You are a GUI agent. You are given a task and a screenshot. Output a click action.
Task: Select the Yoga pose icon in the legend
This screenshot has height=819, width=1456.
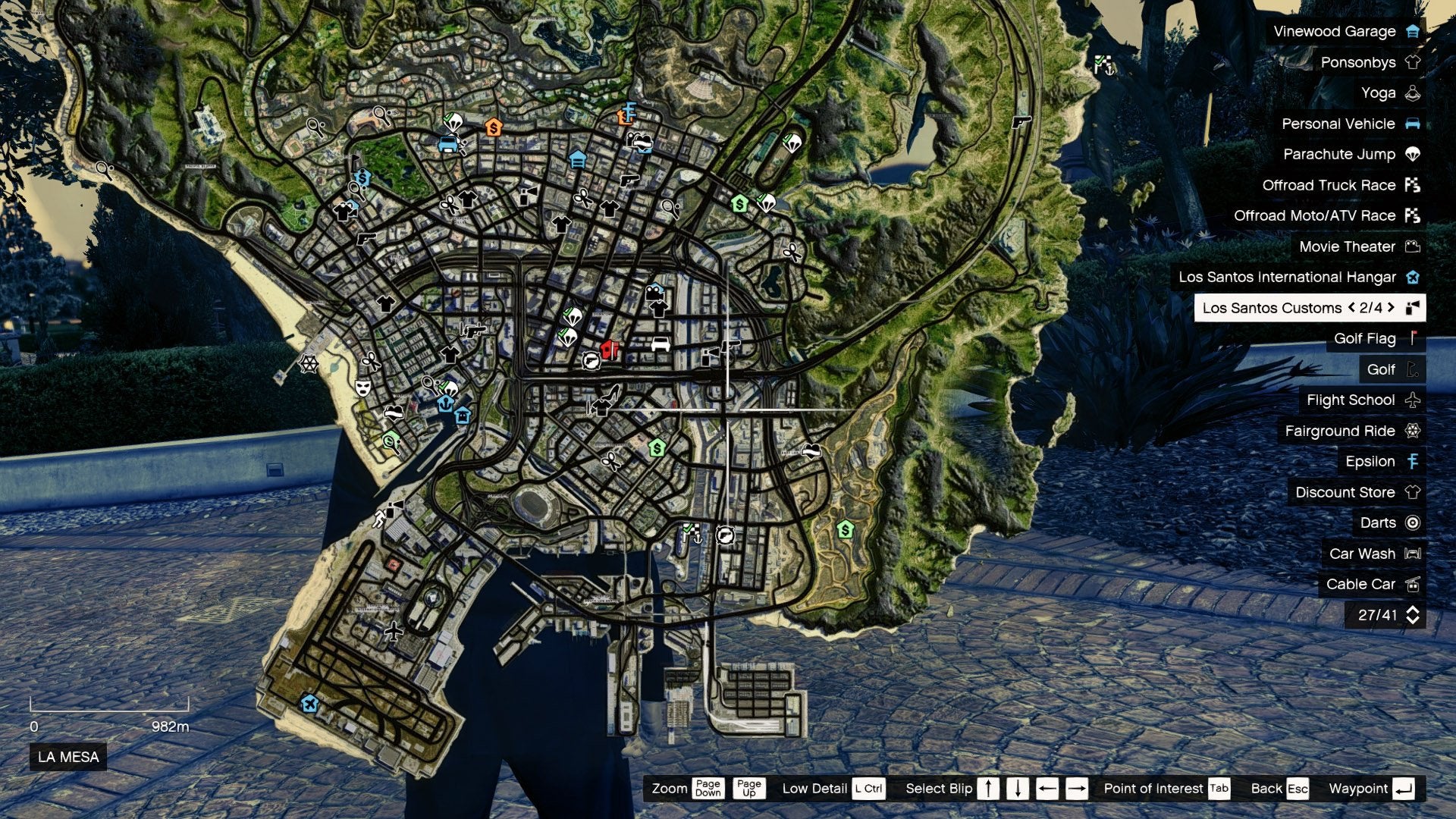(x=1411, y=93)
